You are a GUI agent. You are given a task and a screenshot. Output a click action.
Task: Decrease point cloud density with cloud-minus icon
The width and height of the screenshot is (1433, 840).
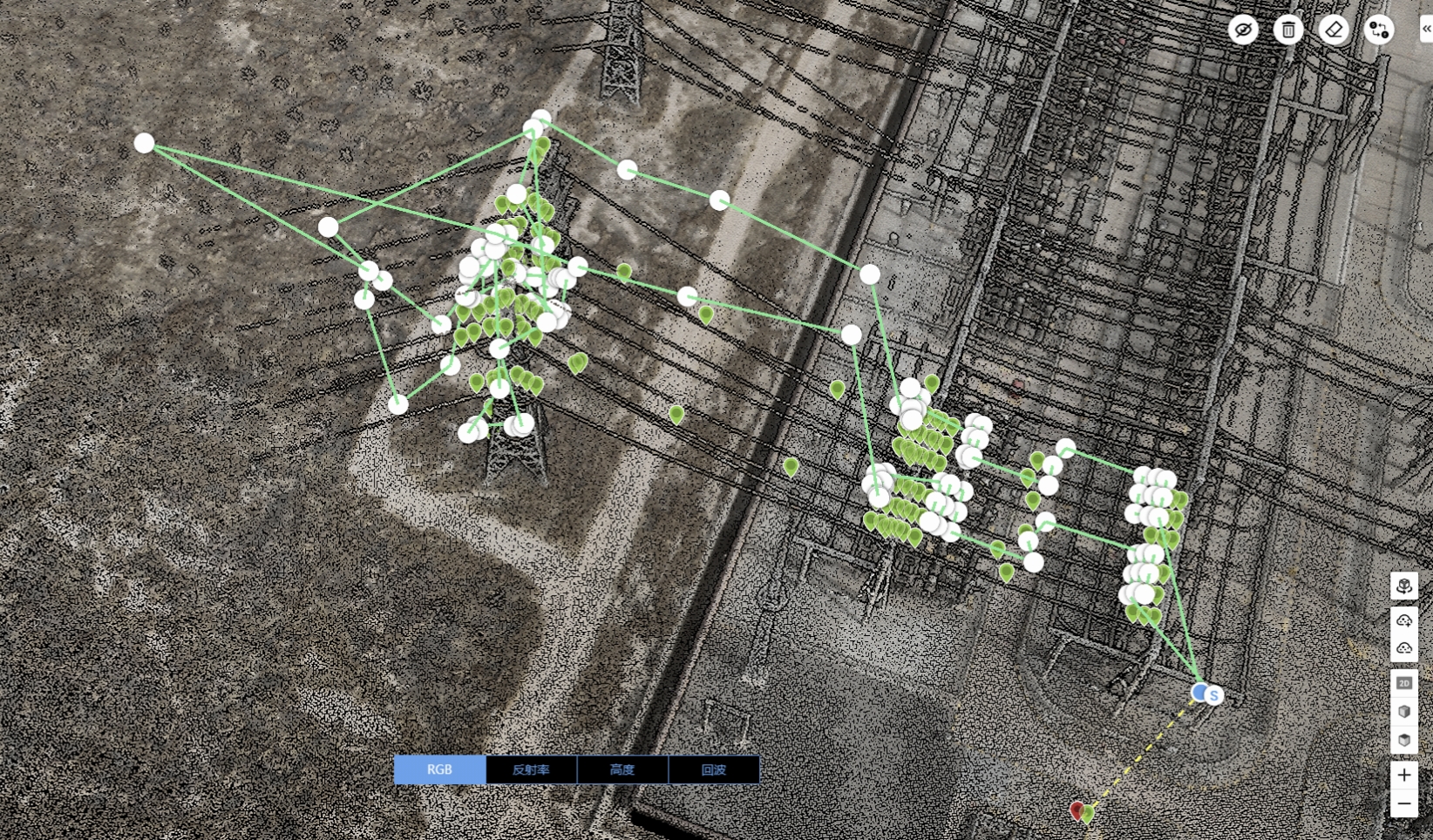coord(1403,647)
